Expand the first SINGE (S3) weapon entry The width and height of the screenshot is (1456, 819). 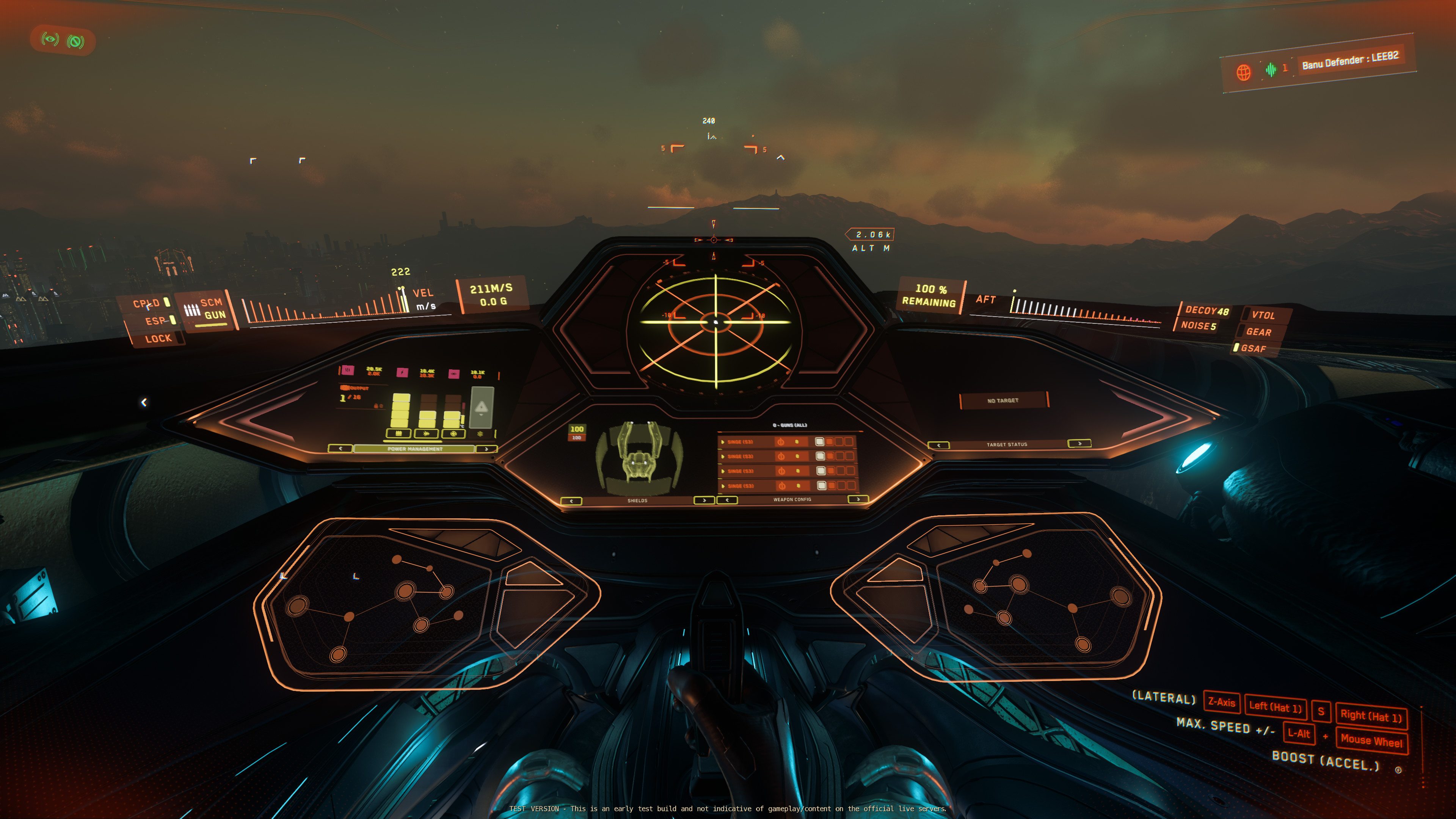(723, 442)
